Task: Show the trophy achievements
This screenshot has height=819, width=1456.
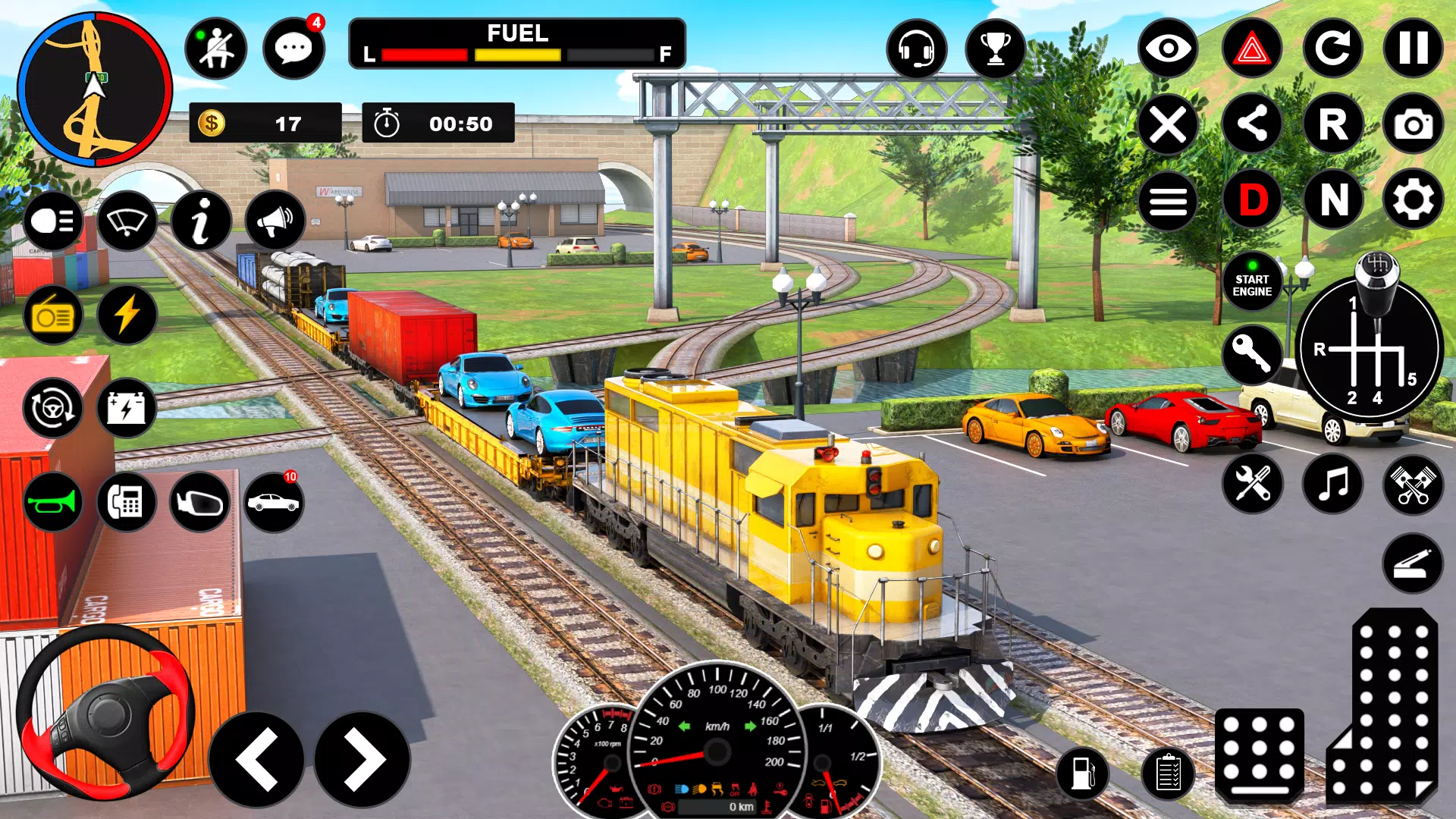Action: click(995, 49)
